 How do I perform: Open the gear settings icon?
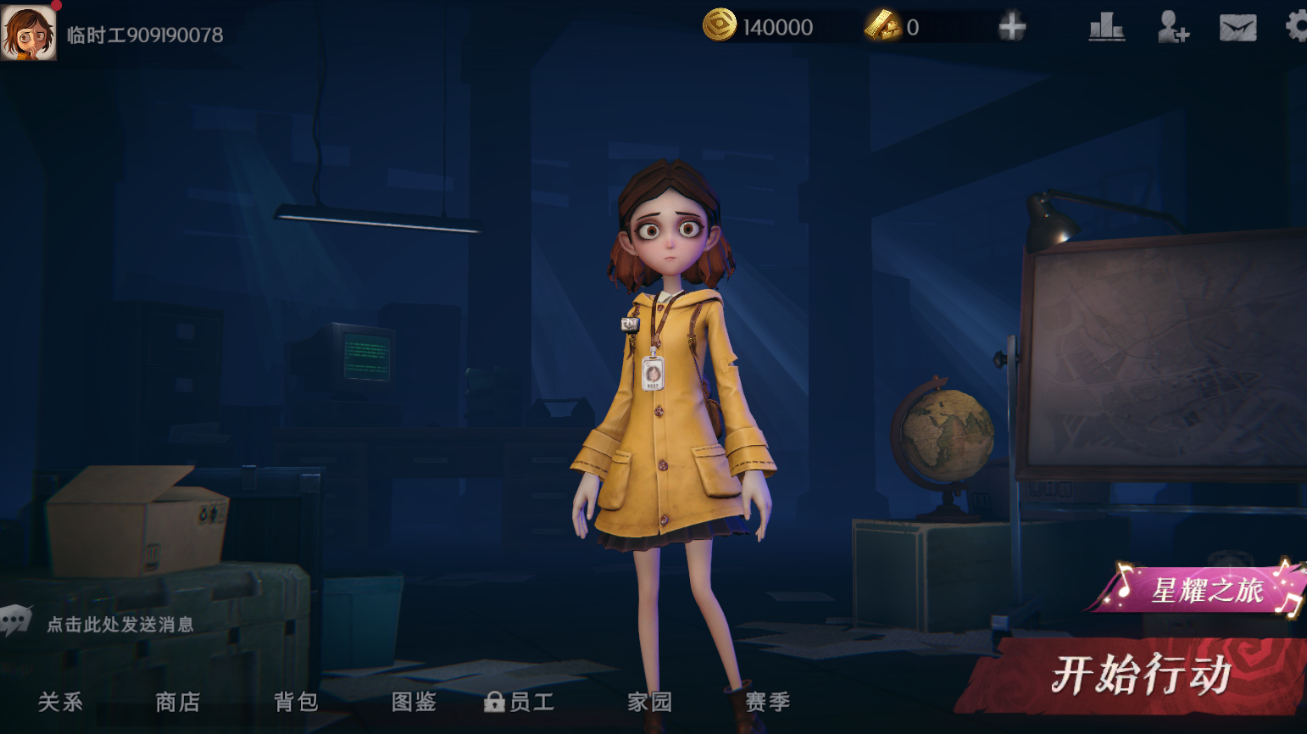coord(1296,27)
